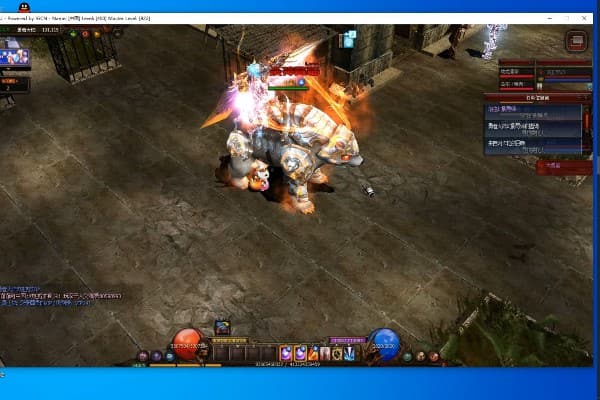This screenshot has height=400, width=600.
Task: Click the small skill icon above the hotbar
Action: coord(222,327)
